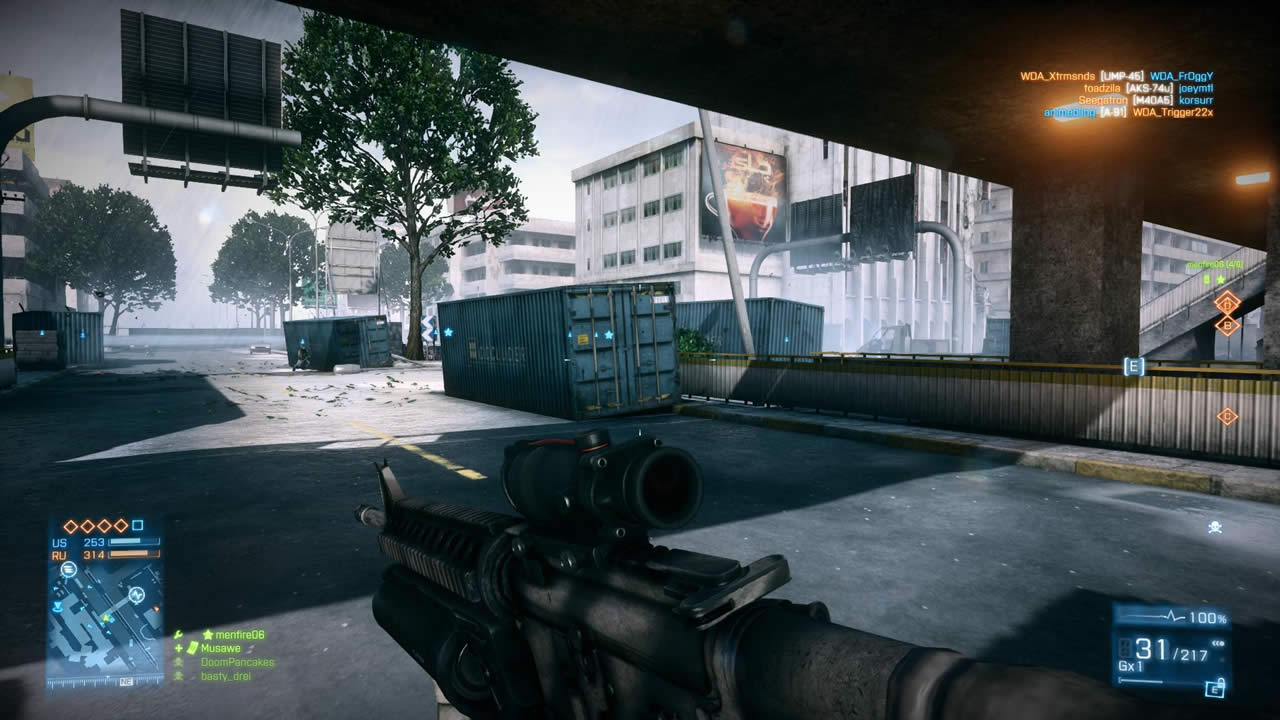Click the blue square flag indicator
This screenshot has height=720, width=1280.
tap(138, 525)
